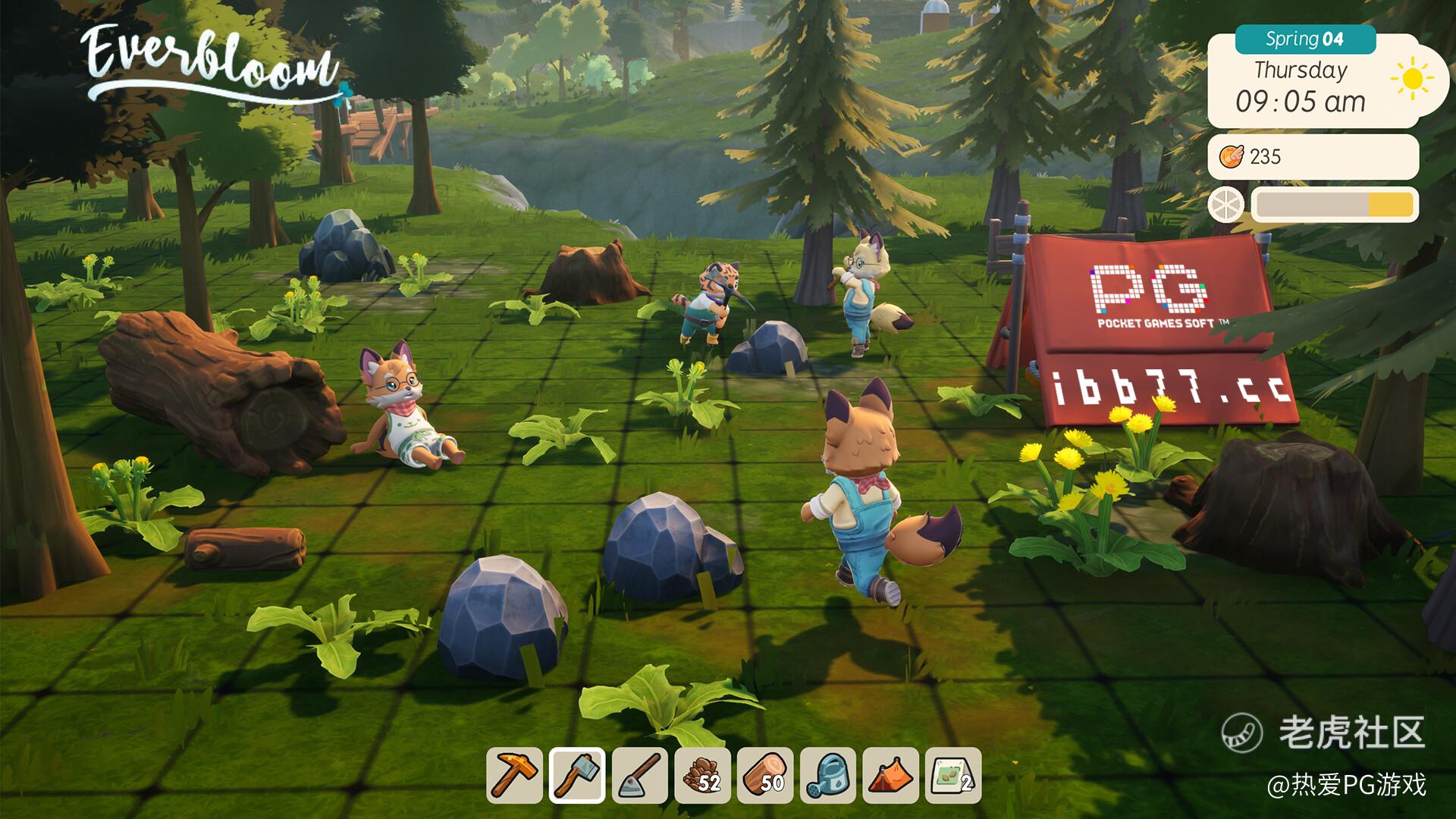
Task: Choose the axe in the hotbar
Action: (577, 775)
